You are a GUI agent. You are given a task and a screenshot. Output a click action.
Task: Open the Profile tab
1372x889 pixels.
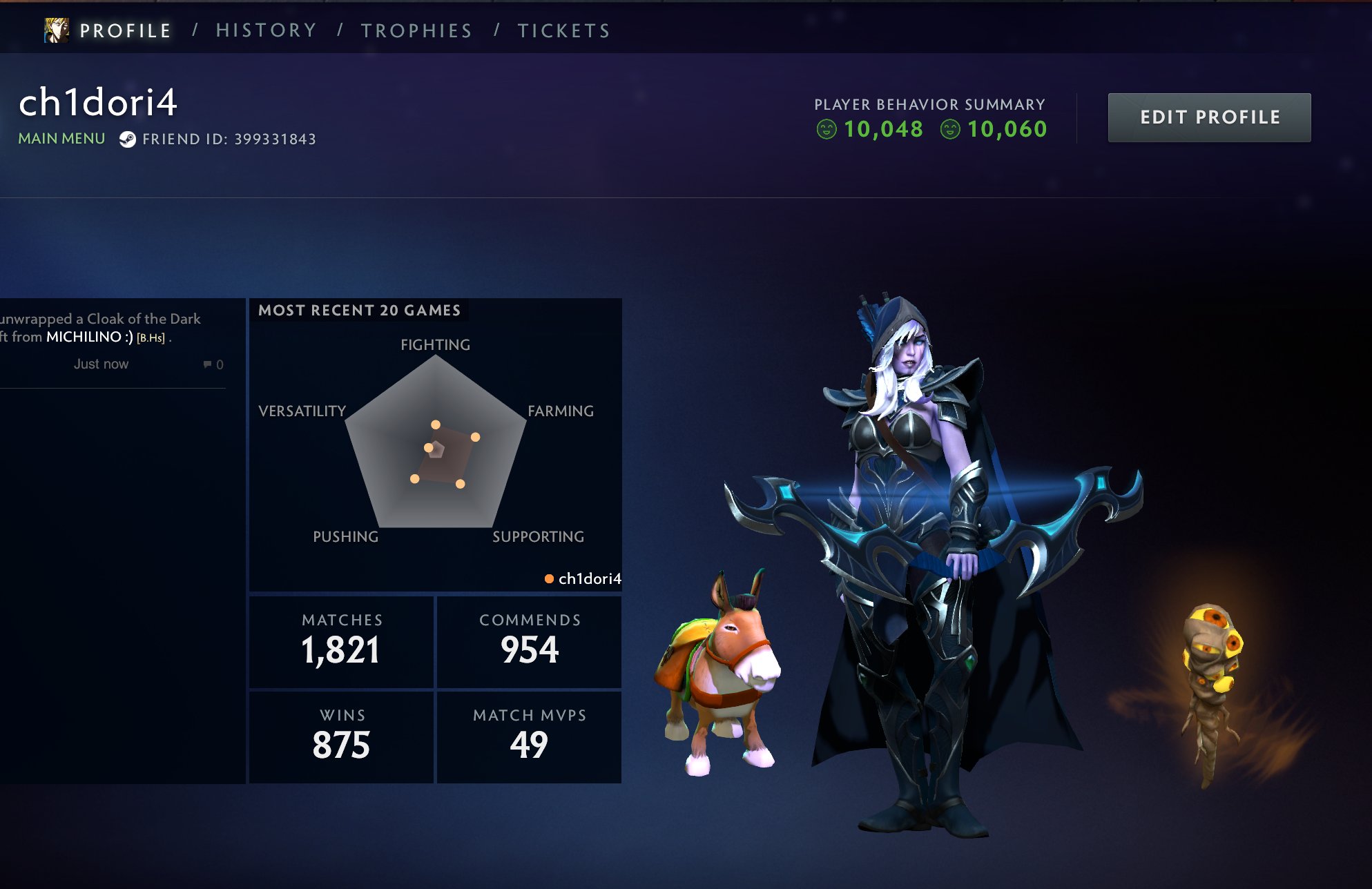125,31
